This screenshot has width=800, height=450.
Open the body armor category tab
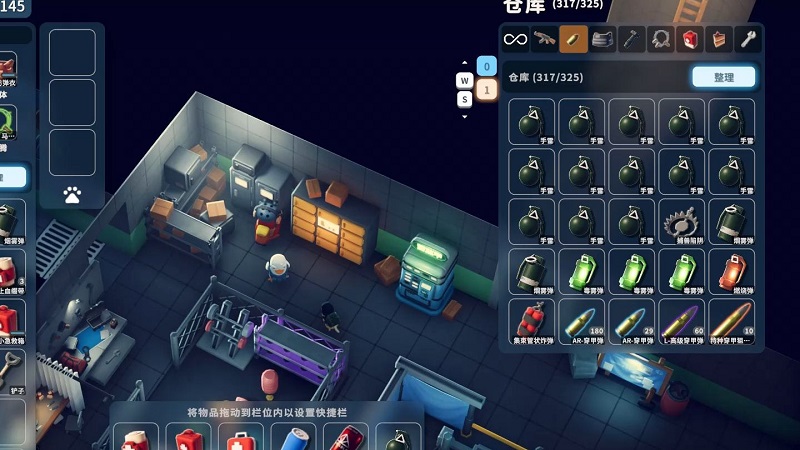point(602,39)
